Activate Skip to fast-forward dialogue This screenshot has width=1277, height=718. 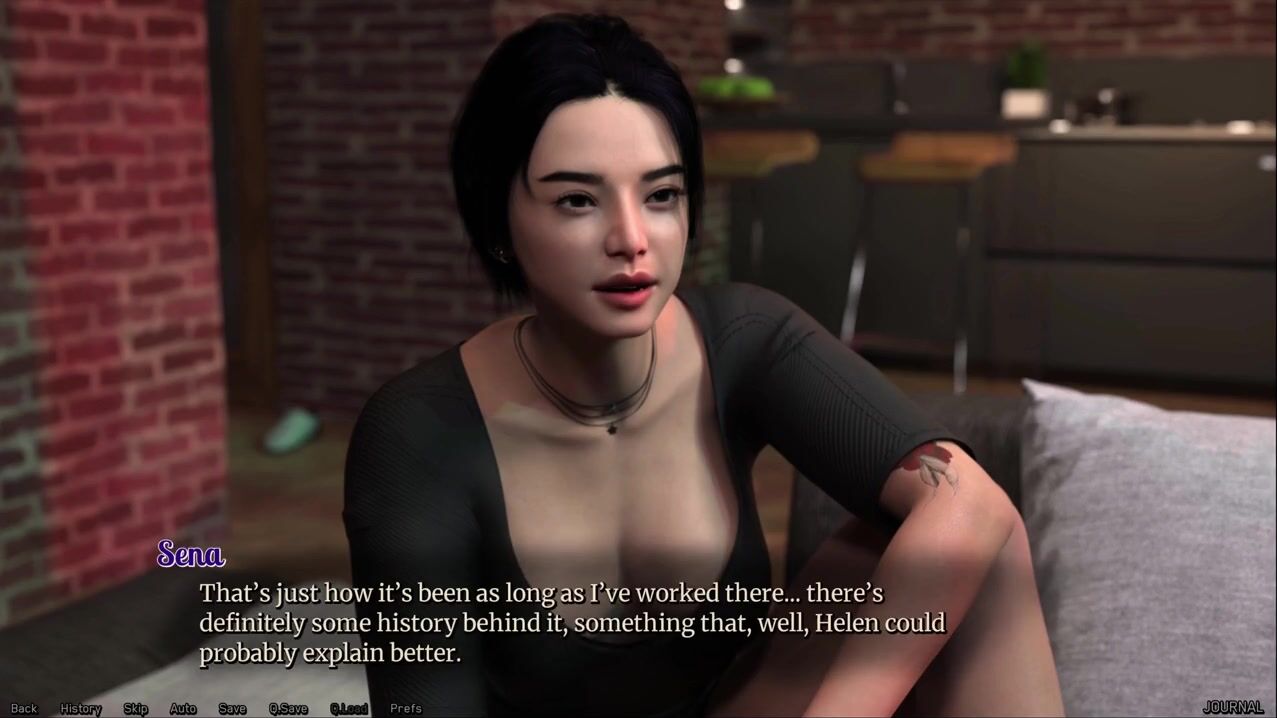click(x=135, y=709)
